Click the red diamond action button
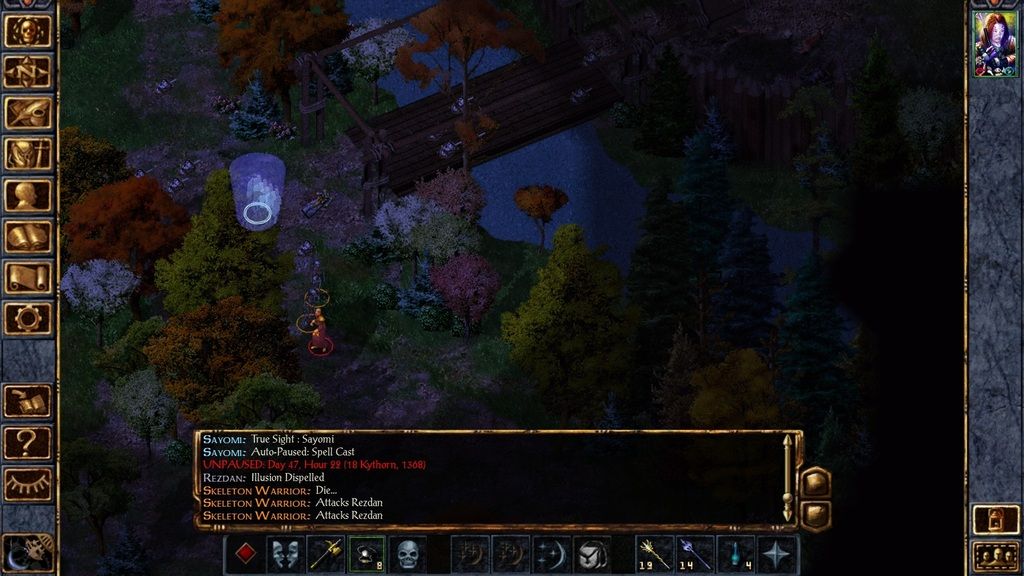Viewport: 1024px width, 576px height. pyautogui.click(x=244, y=553)
